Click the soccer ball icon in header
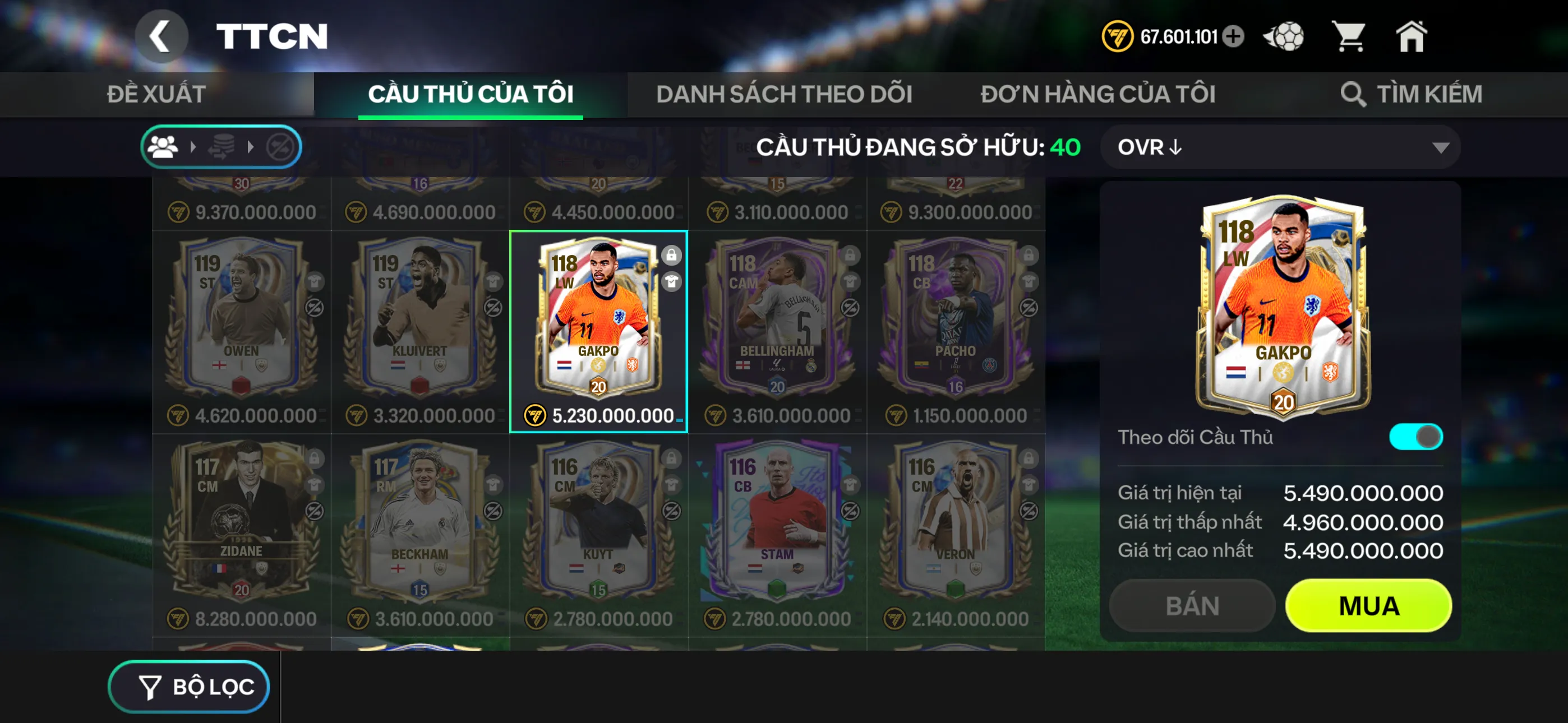Viewport: 1568px width, 723px height. pyautogui.click(x=1284, y=36)
